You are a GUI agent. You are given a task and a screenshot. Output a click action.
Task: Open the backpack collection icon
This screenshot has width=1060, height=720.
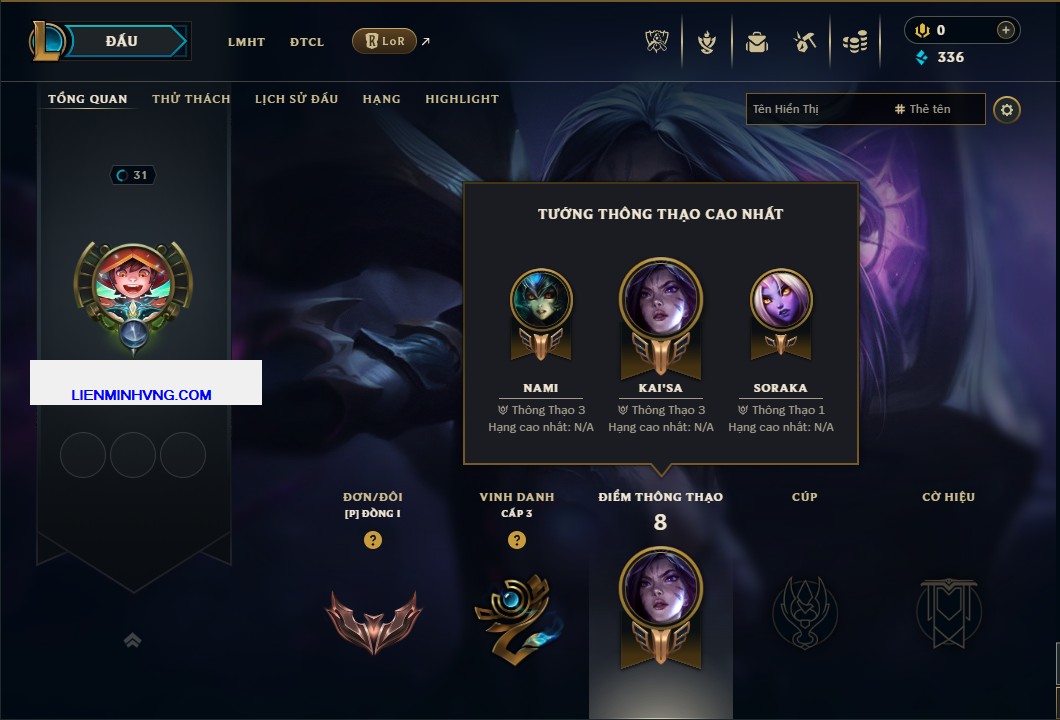tap(757, 42)
